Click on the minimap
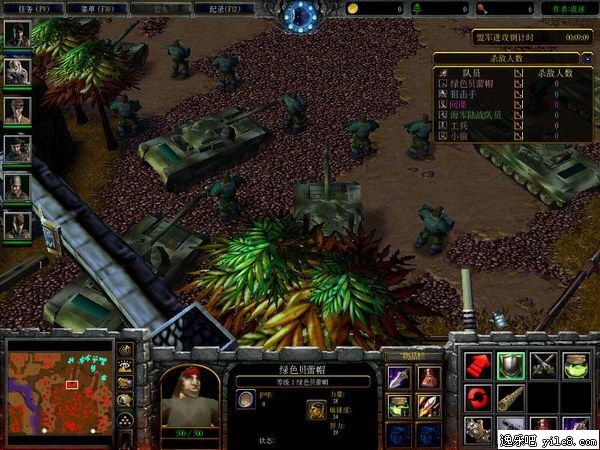600x450 pixels. (58, 383)
